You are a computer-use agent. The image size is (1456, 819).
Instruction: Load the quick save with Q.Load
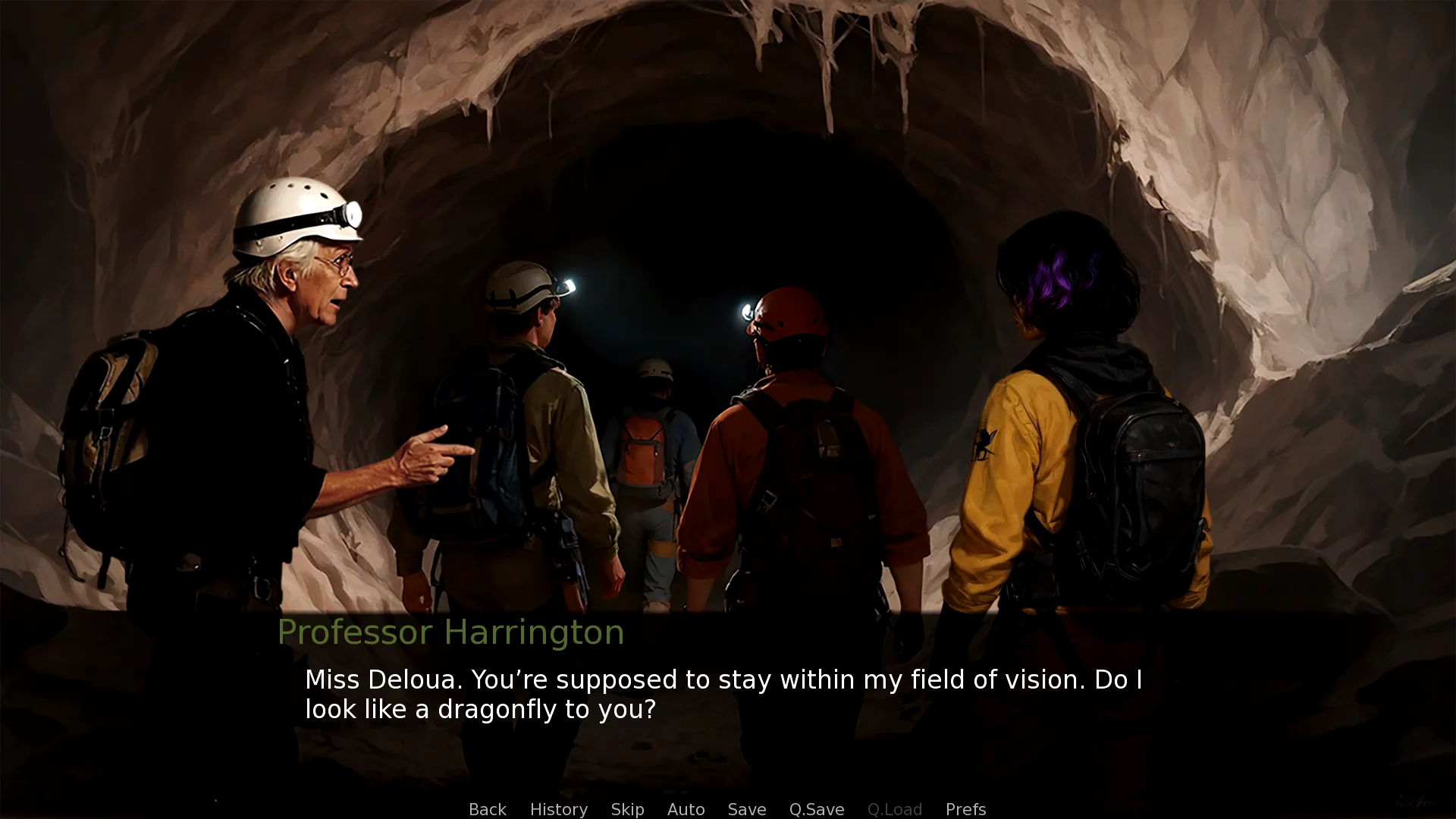(894, 809)
